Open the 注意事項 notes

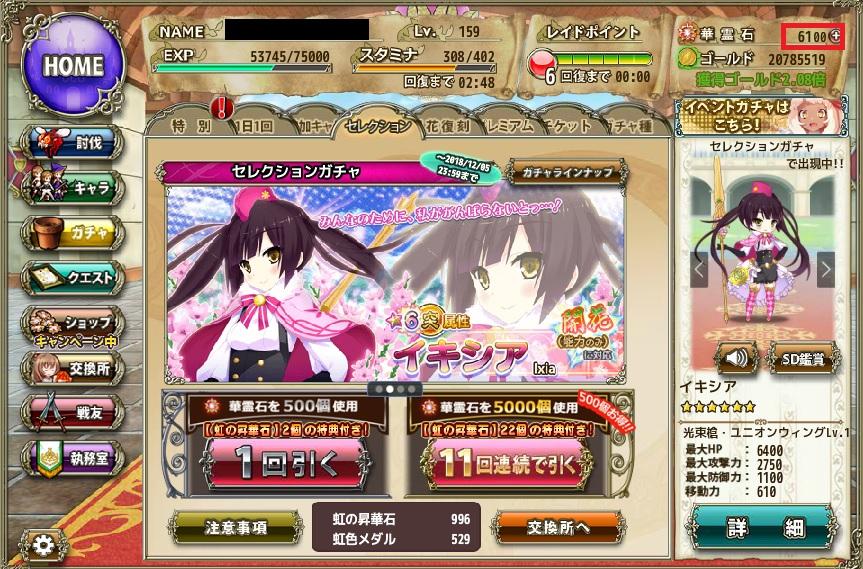click(234, 526)
